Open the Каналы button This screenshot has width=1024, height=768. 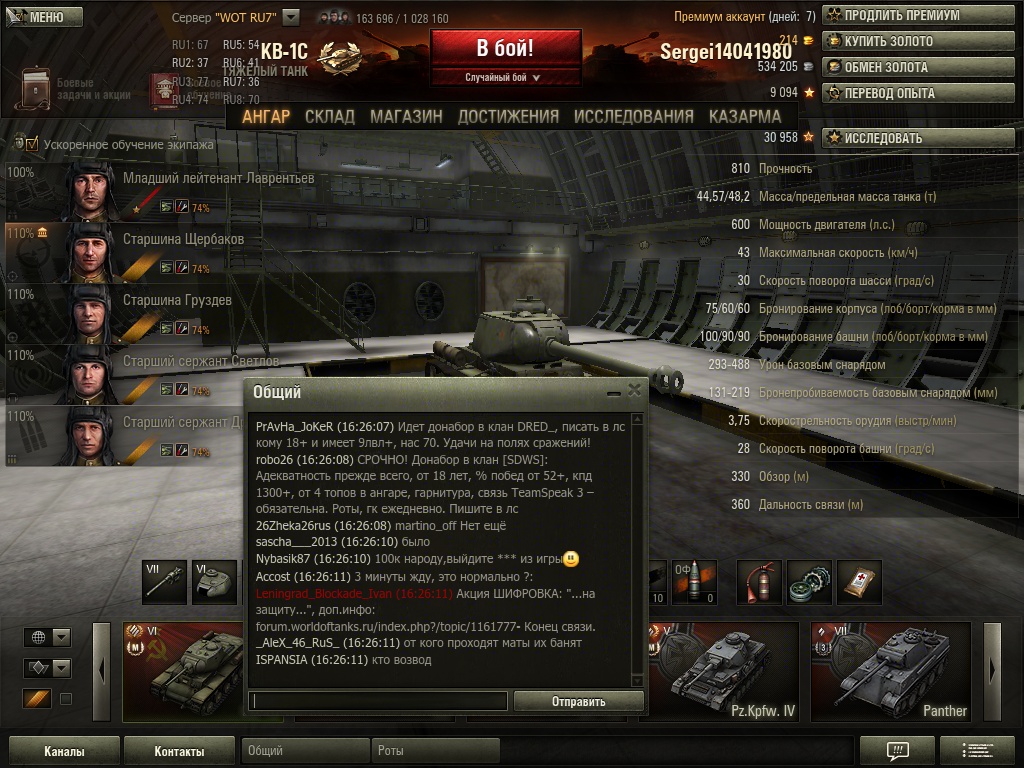pyautogui.click(x=64, y=751)
